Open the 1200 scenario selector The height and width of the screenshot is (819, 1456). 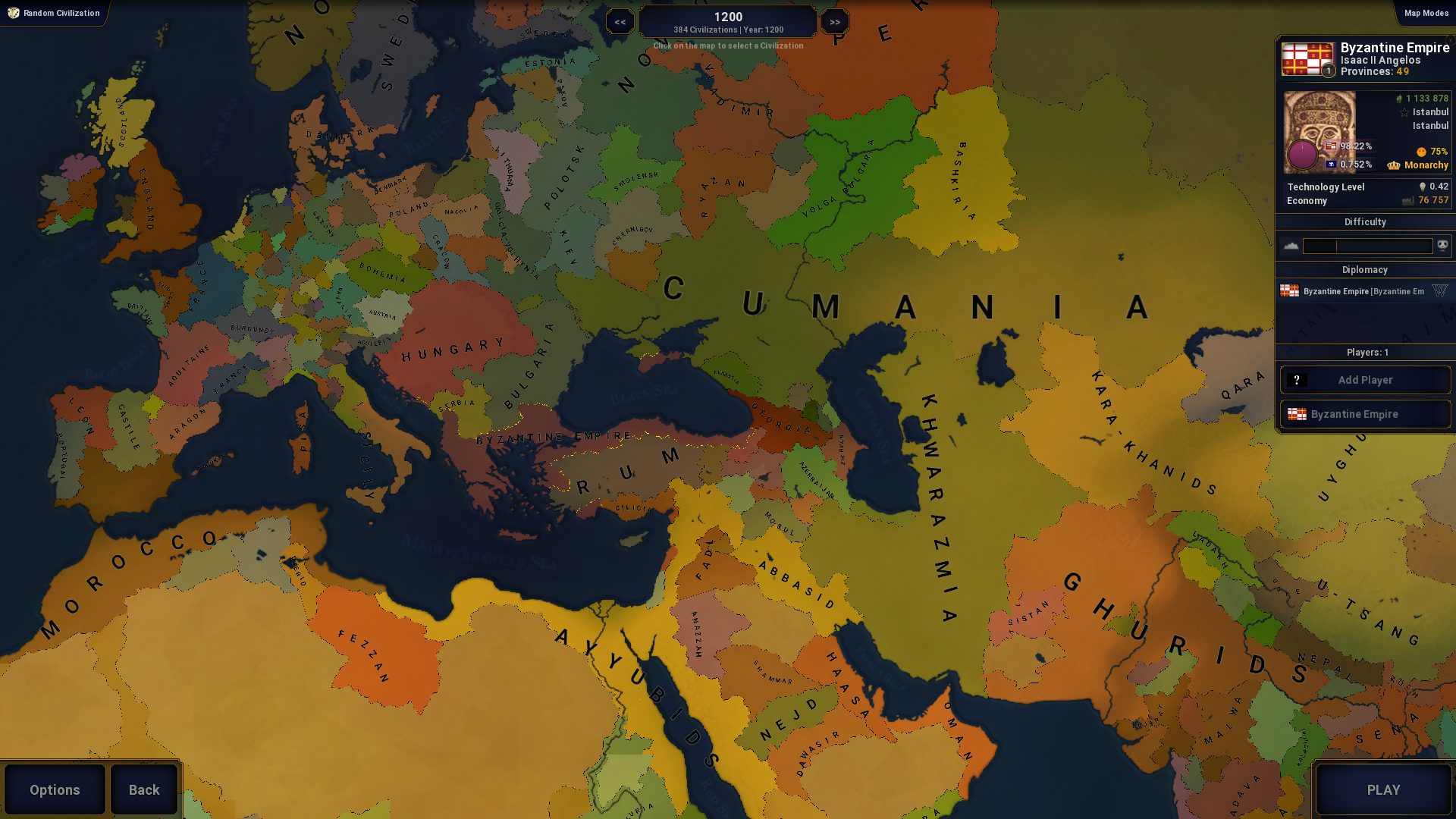click(x=728, y=22)
